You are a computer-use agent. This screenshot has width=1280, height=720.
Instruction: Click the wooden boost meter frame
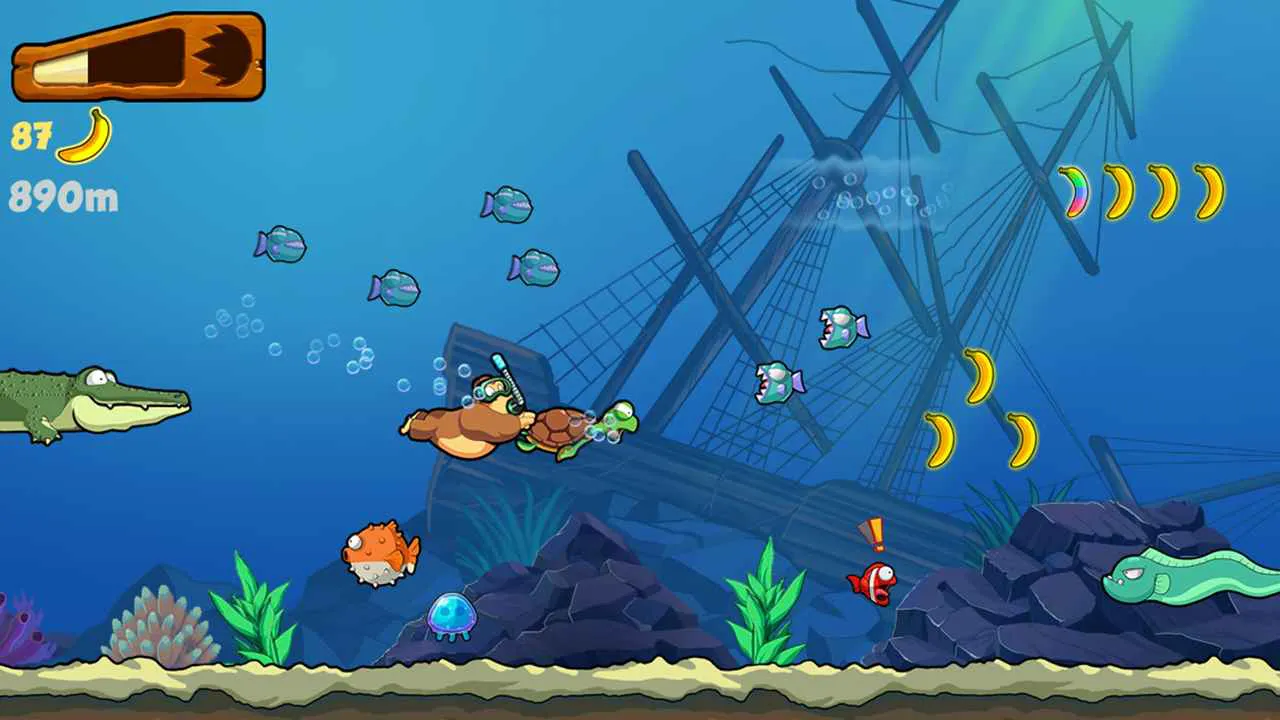(138, 57)
